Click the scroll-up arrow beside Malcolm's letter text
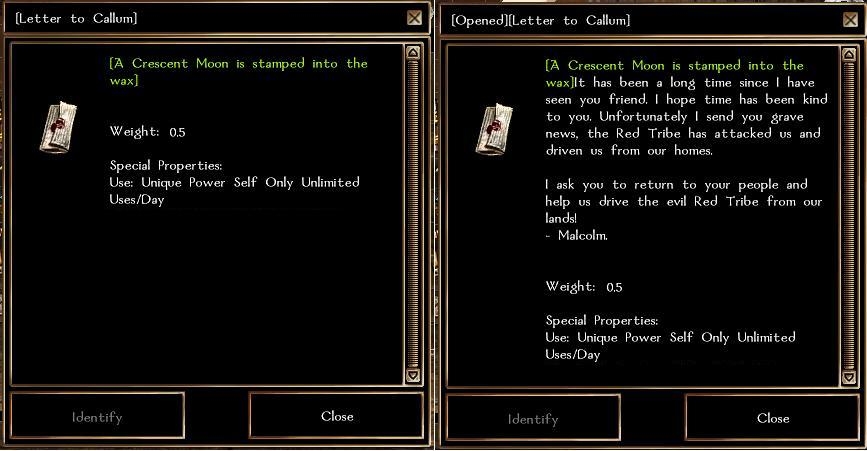The image size is (867, 451). (850, 54)
